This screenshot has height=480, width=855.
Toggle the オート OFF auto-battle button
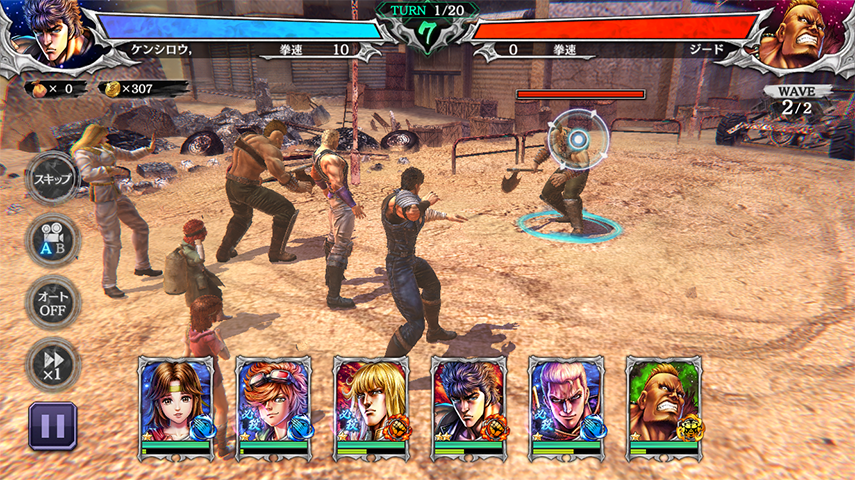[x=52, y=303]
